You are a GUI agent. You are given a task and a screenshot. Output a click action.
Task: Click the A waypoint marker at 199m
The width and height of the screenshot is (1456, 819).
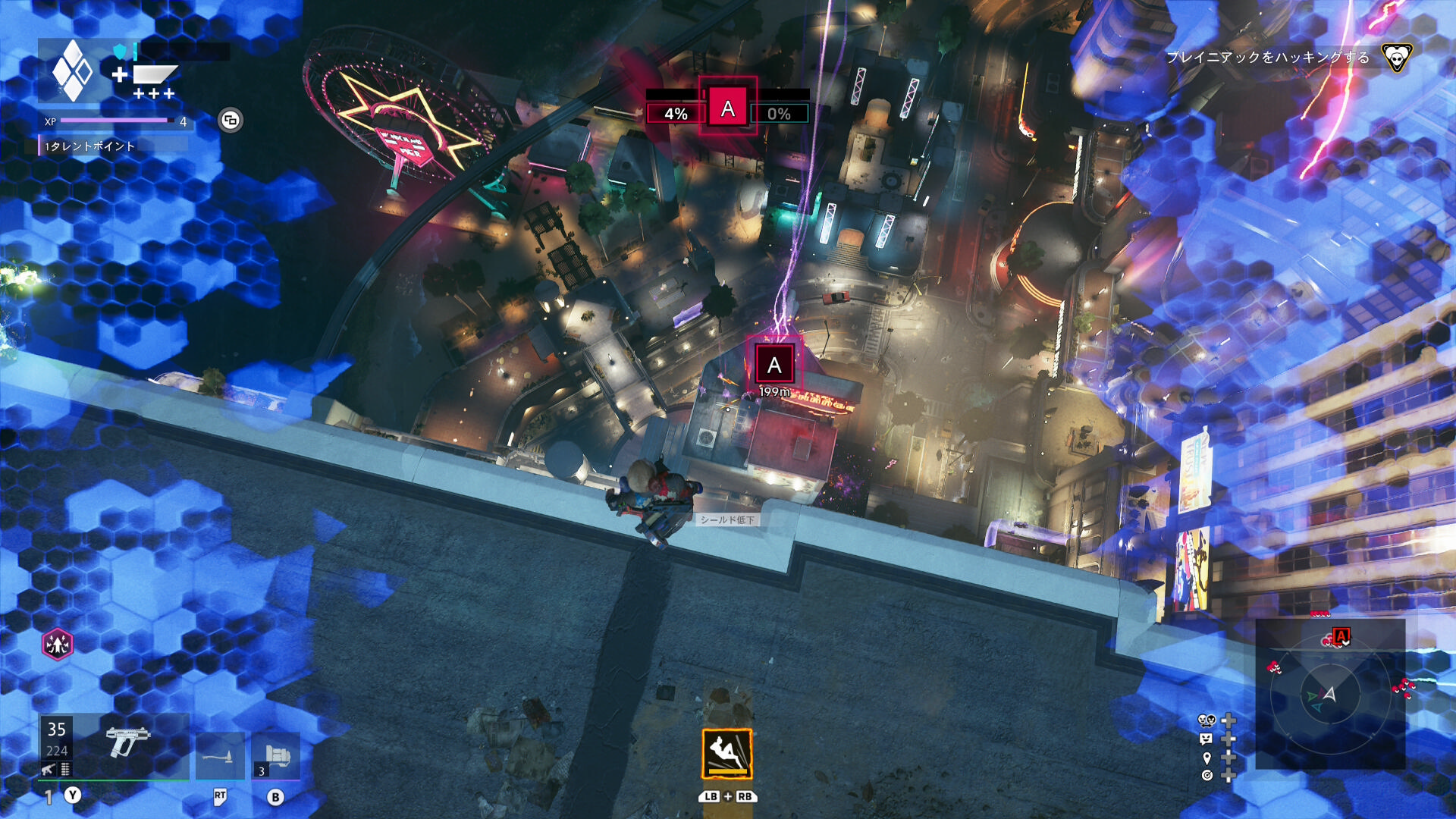[x=773, y=365]
